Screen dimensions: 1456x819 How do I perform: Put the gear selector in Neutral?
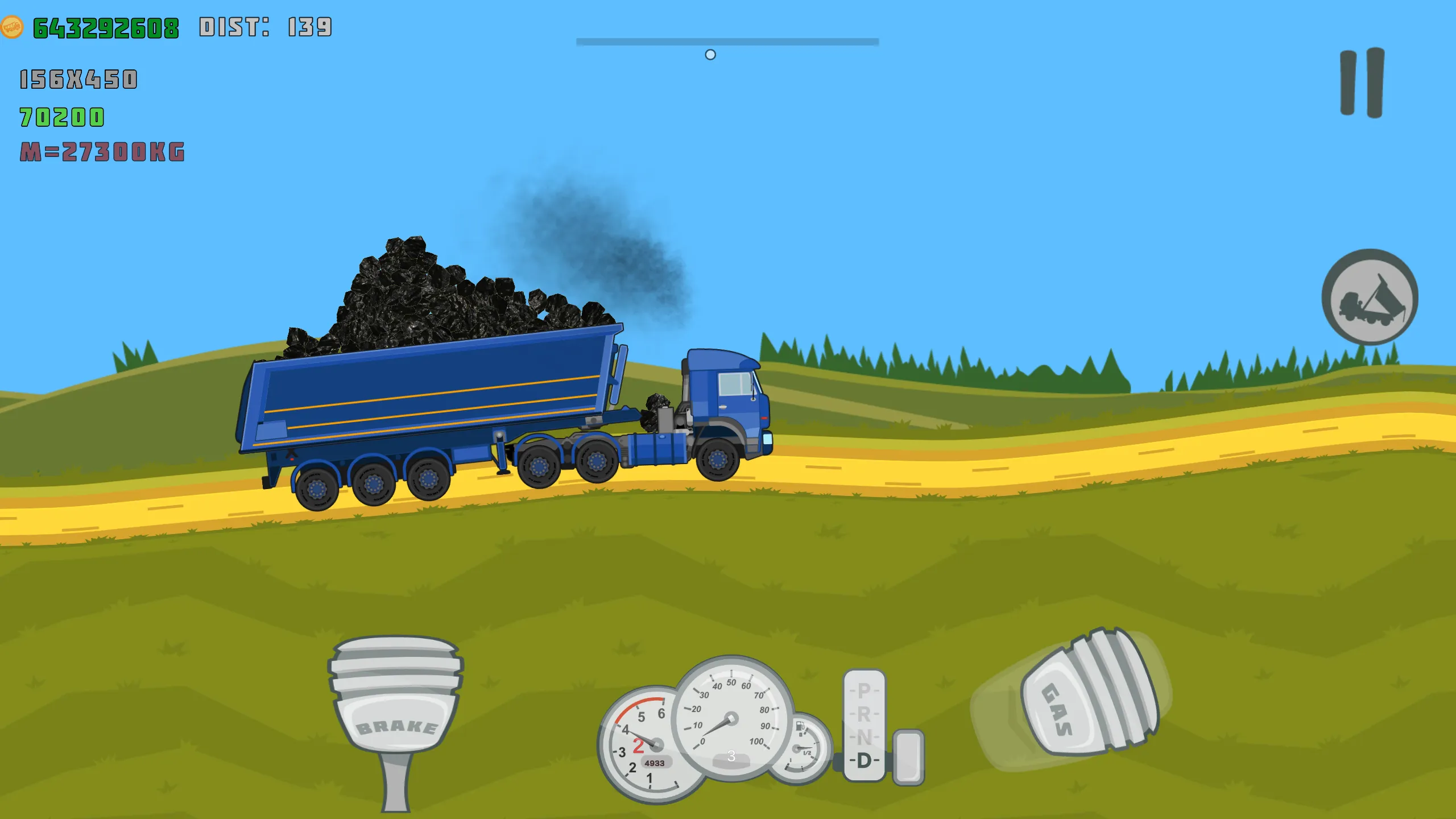[x=864, y=737]
